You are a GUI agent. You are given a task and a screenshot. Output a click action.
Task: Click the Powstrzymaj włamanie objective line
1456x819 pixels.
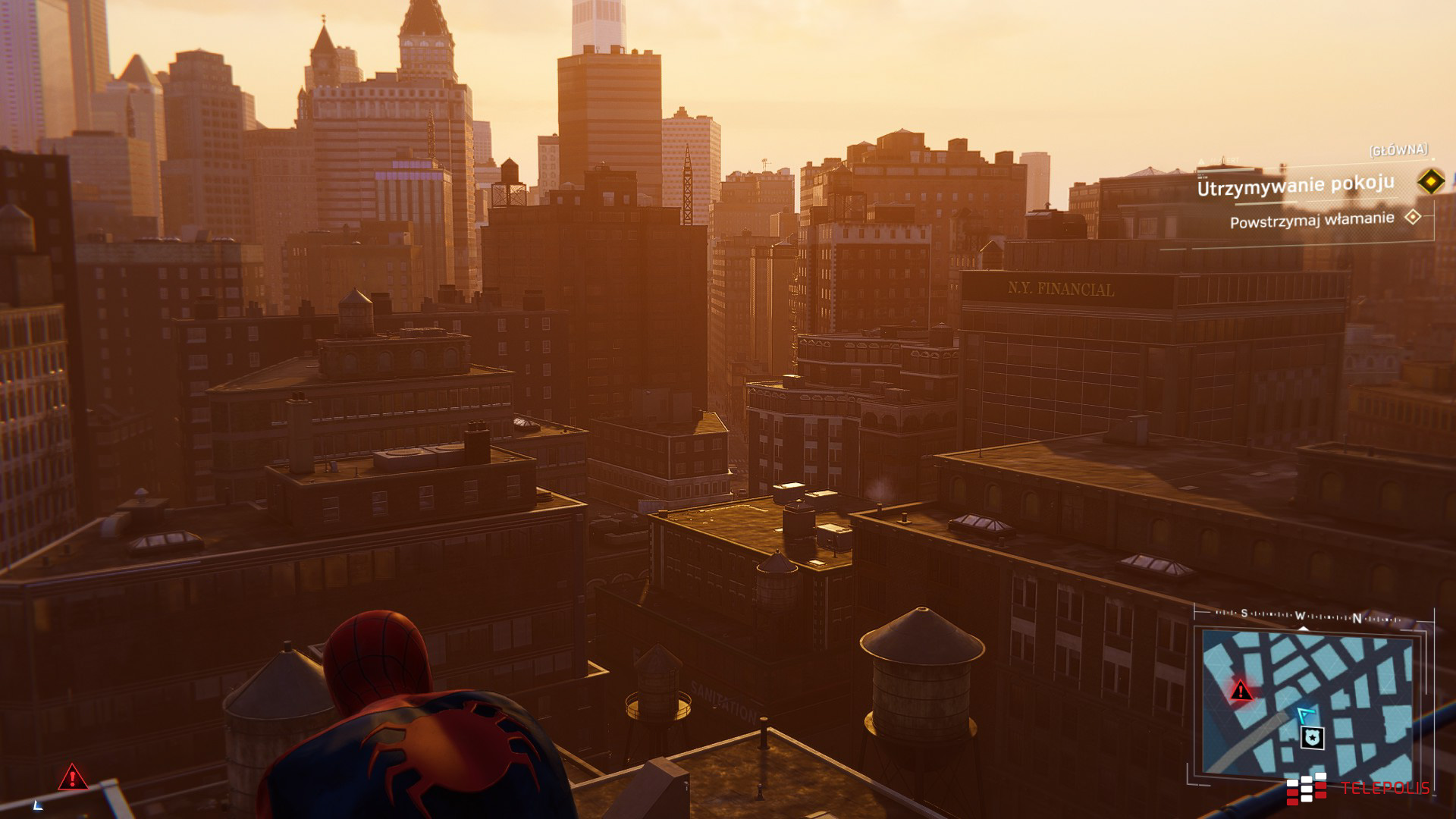pos(1312,221)
